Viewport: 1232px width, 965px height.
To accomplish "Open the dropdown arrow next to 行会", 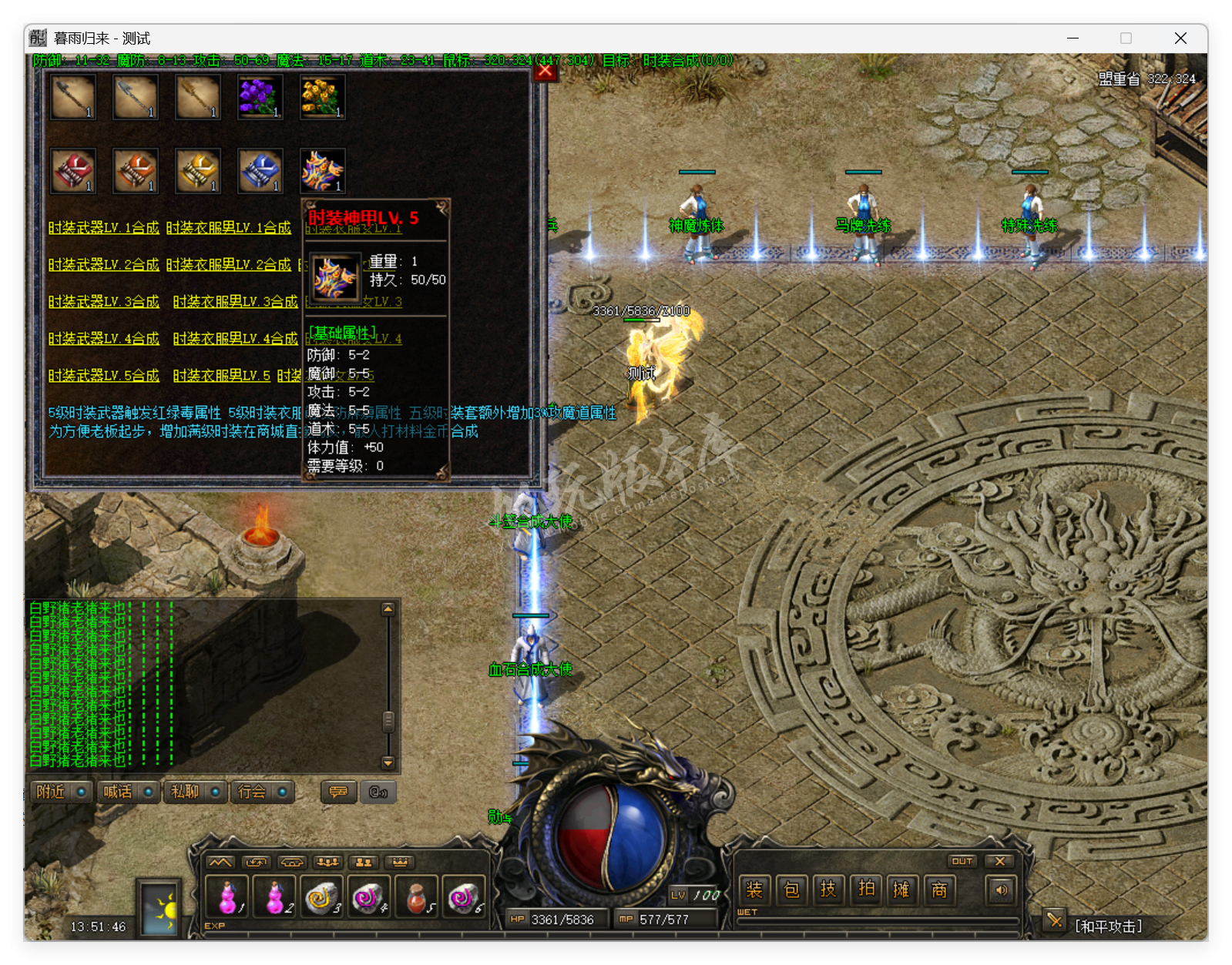I will click(283, 792).
